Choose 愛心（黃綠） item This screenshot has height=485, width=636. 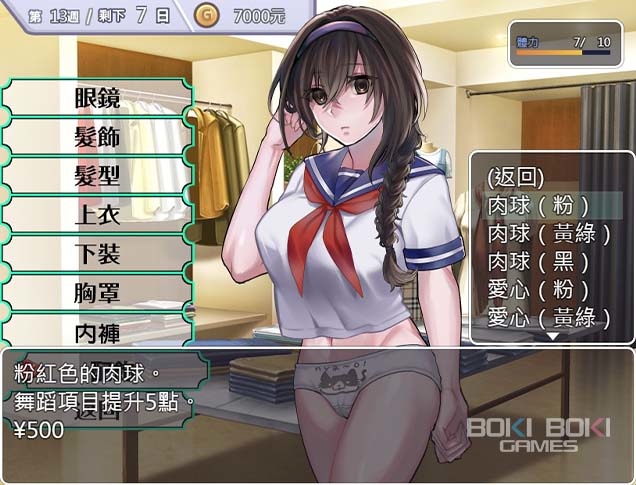[x=551, y=318]
